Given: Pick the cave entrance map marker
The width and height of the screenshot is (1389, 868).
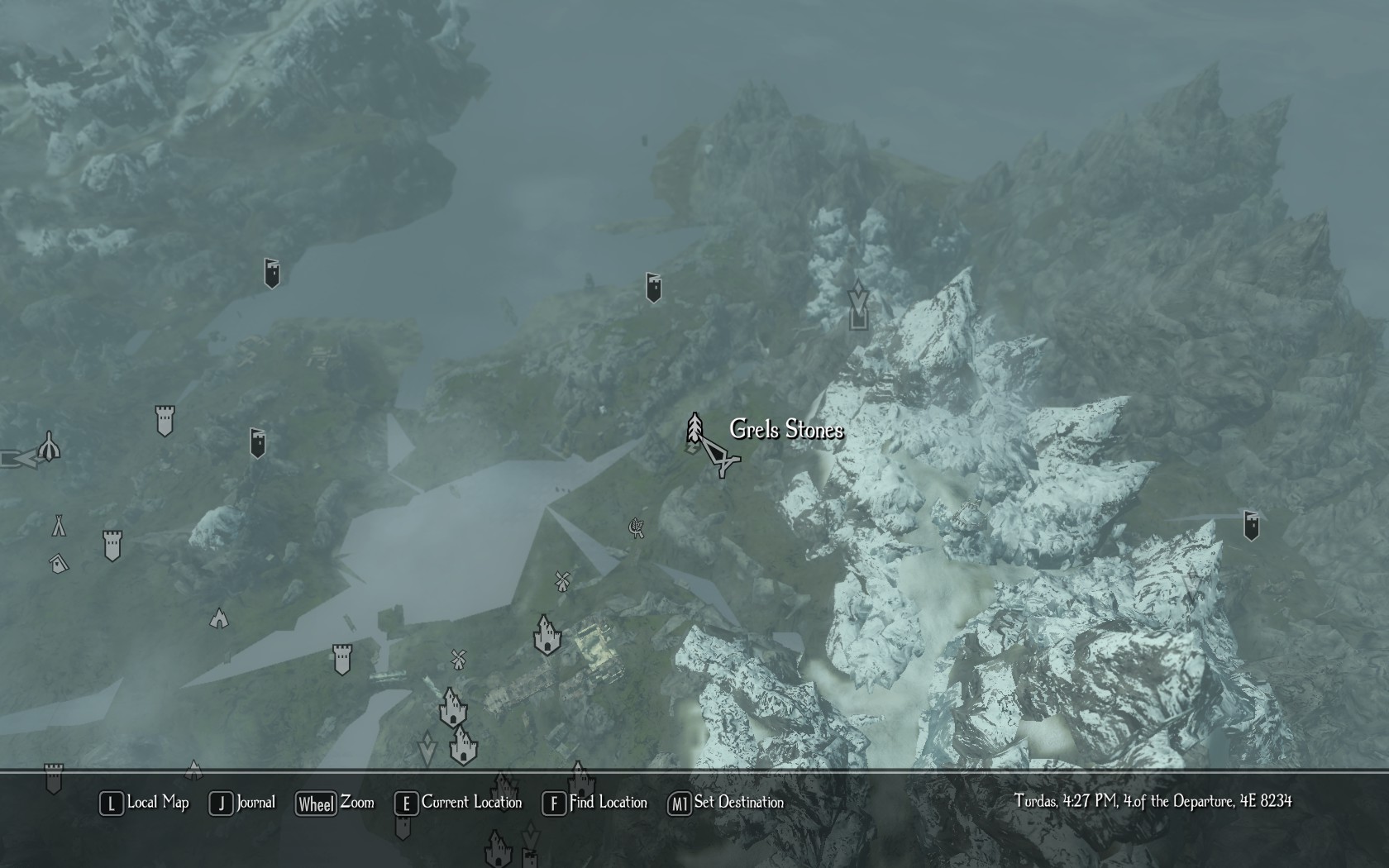Looking at the screenshot, I should 219,618.
